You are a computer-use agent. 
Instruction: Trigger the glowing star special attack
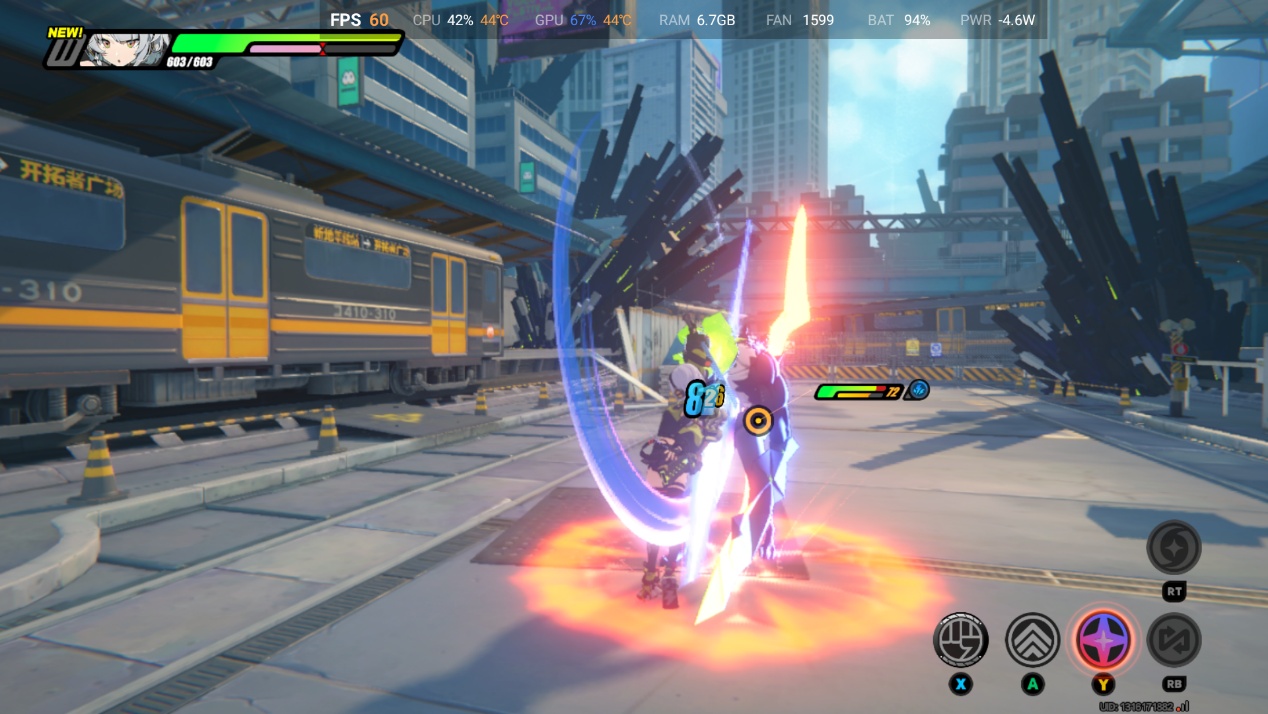point(1103,640)
